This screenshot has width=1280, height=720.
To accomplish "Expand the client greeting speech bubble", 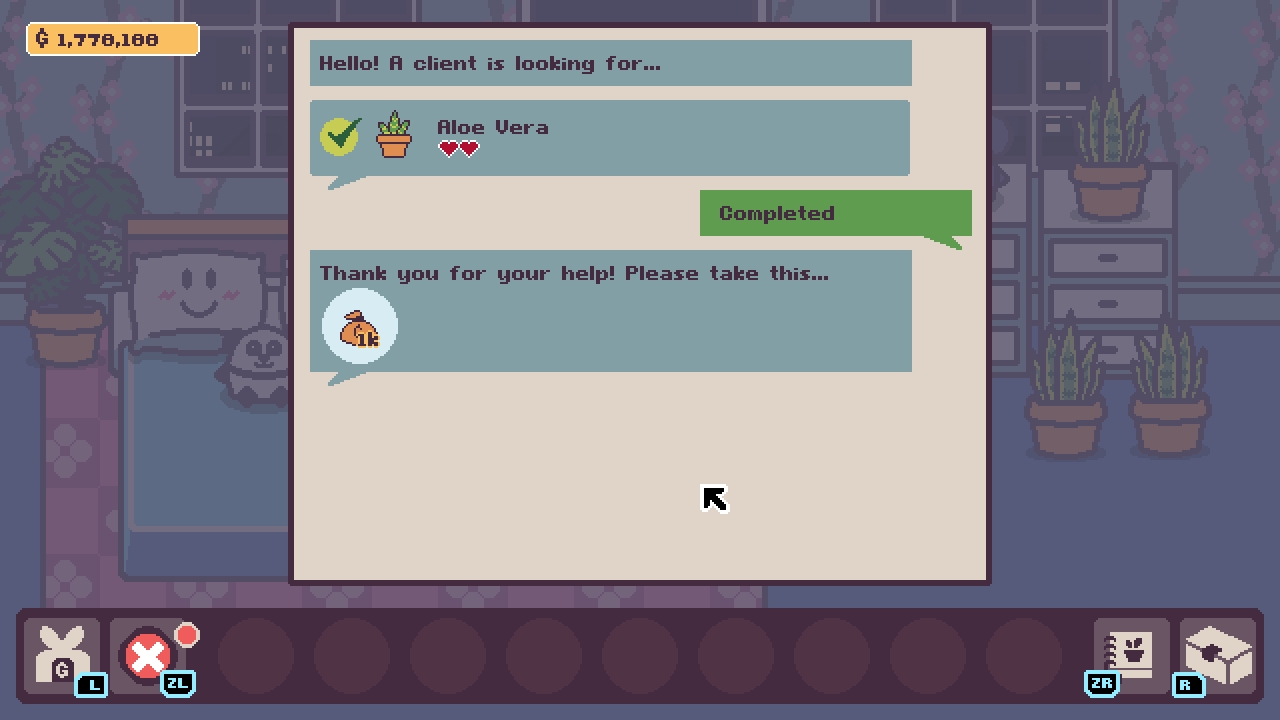I will pos(610,62).
